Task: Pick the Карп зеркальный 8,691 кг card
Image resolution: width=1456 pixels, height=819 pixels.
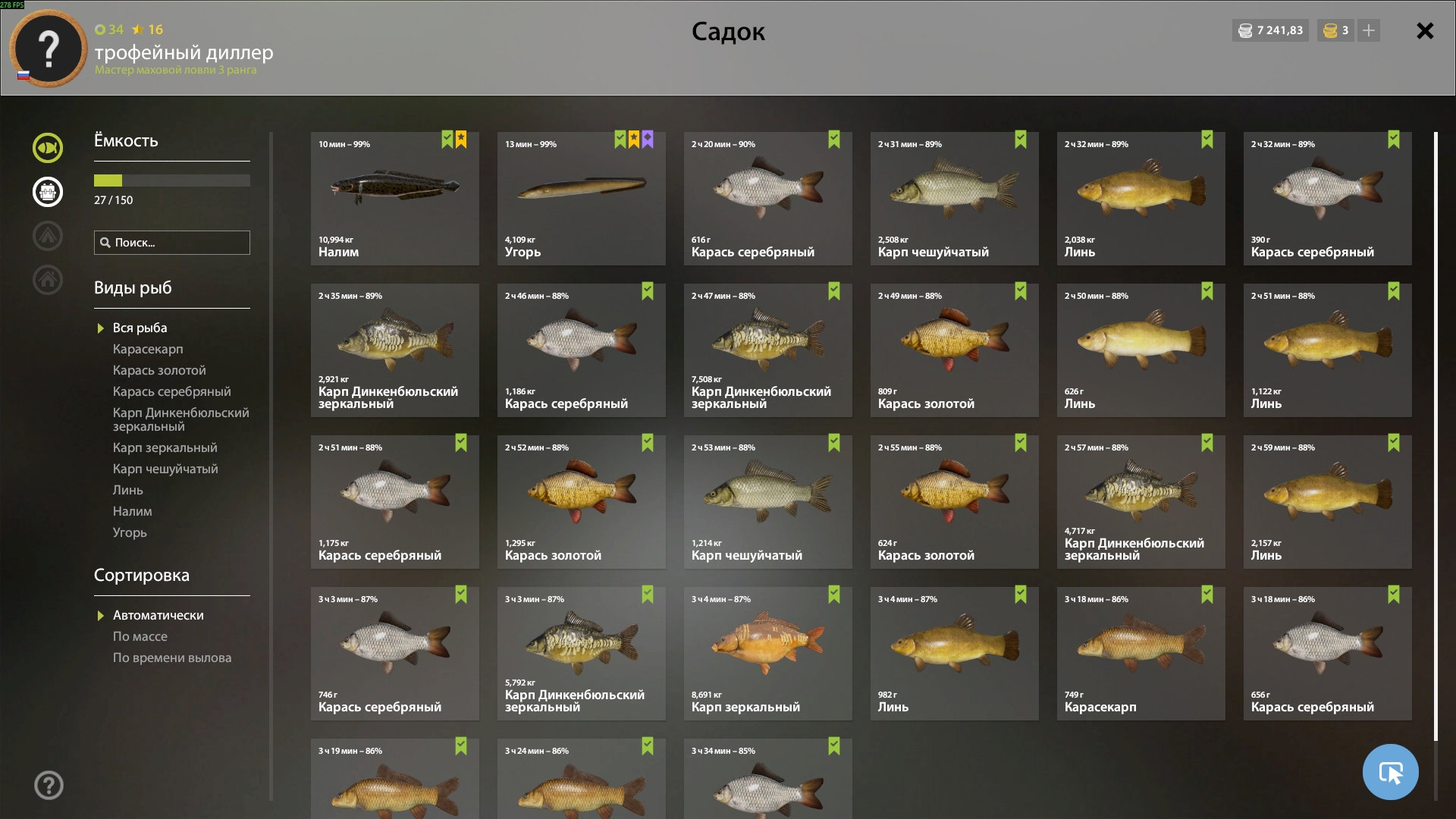Action: (x=767, y=653)
